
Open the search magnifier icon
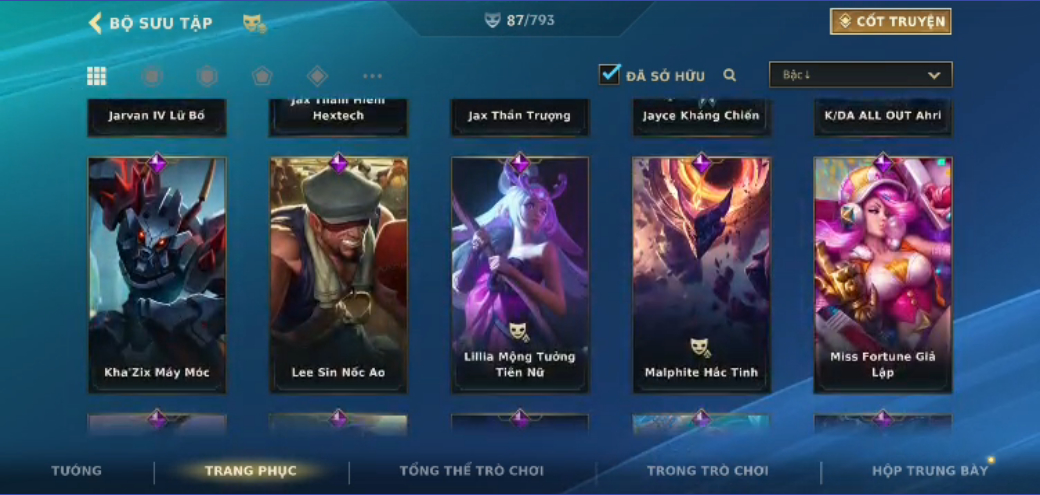tap(730, 75)
